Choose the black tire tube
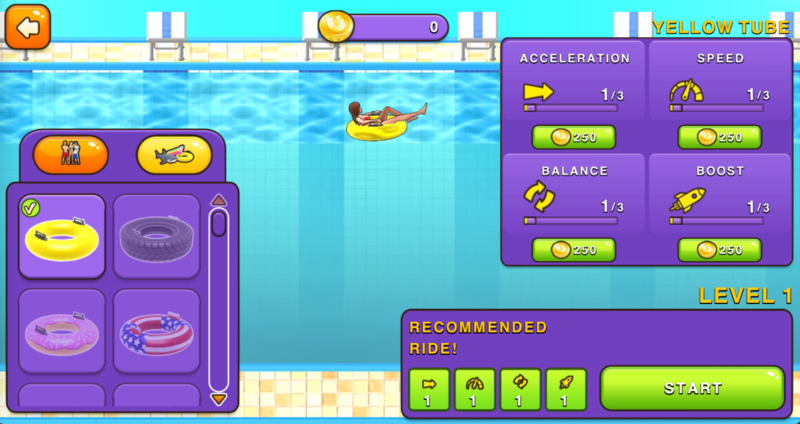This screenshot has width=800, height=424. (156, 236)
